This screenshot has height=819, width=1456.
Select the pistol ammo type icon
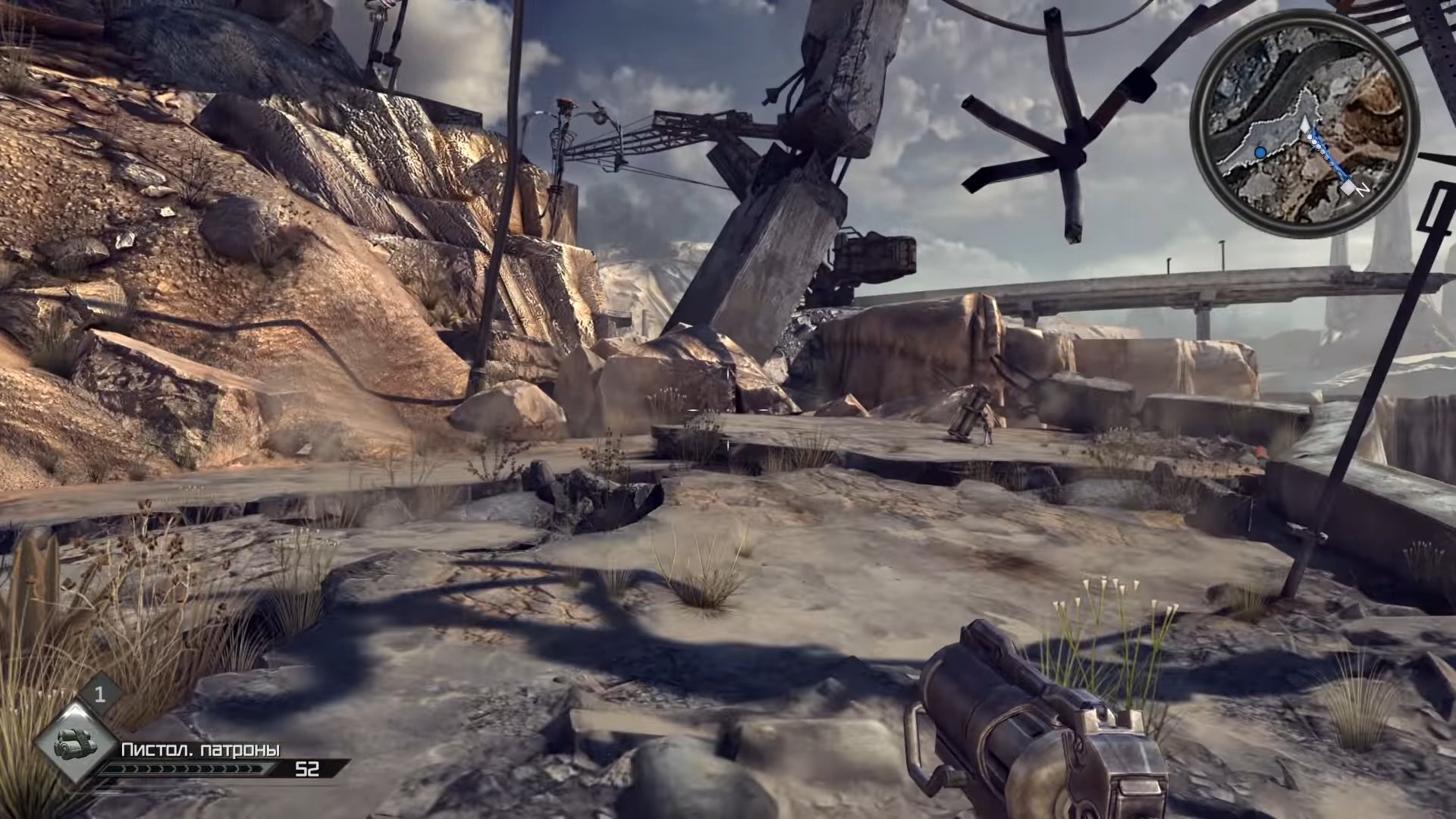pos(76,741)
